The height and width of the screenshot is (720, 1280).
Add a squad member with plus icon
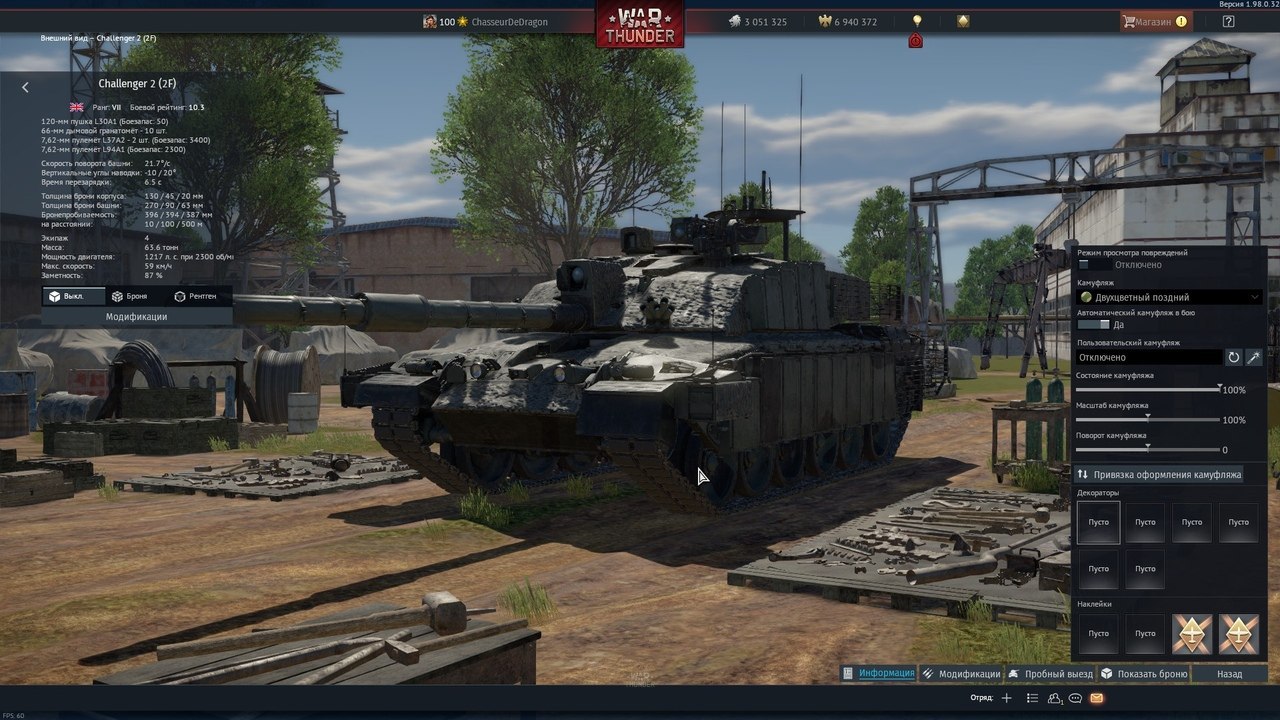pyautogui.click(x=1007, y=698)
